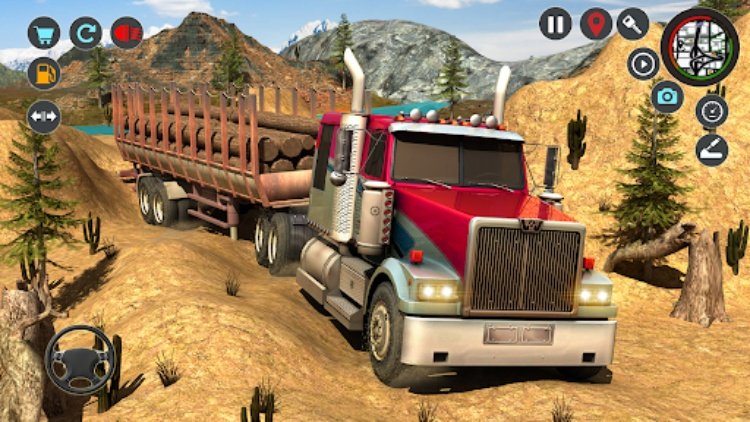Screen dimensions: 750x422
Task: Open the yellow fuel pump icon
Action: [x=44, y=73]
